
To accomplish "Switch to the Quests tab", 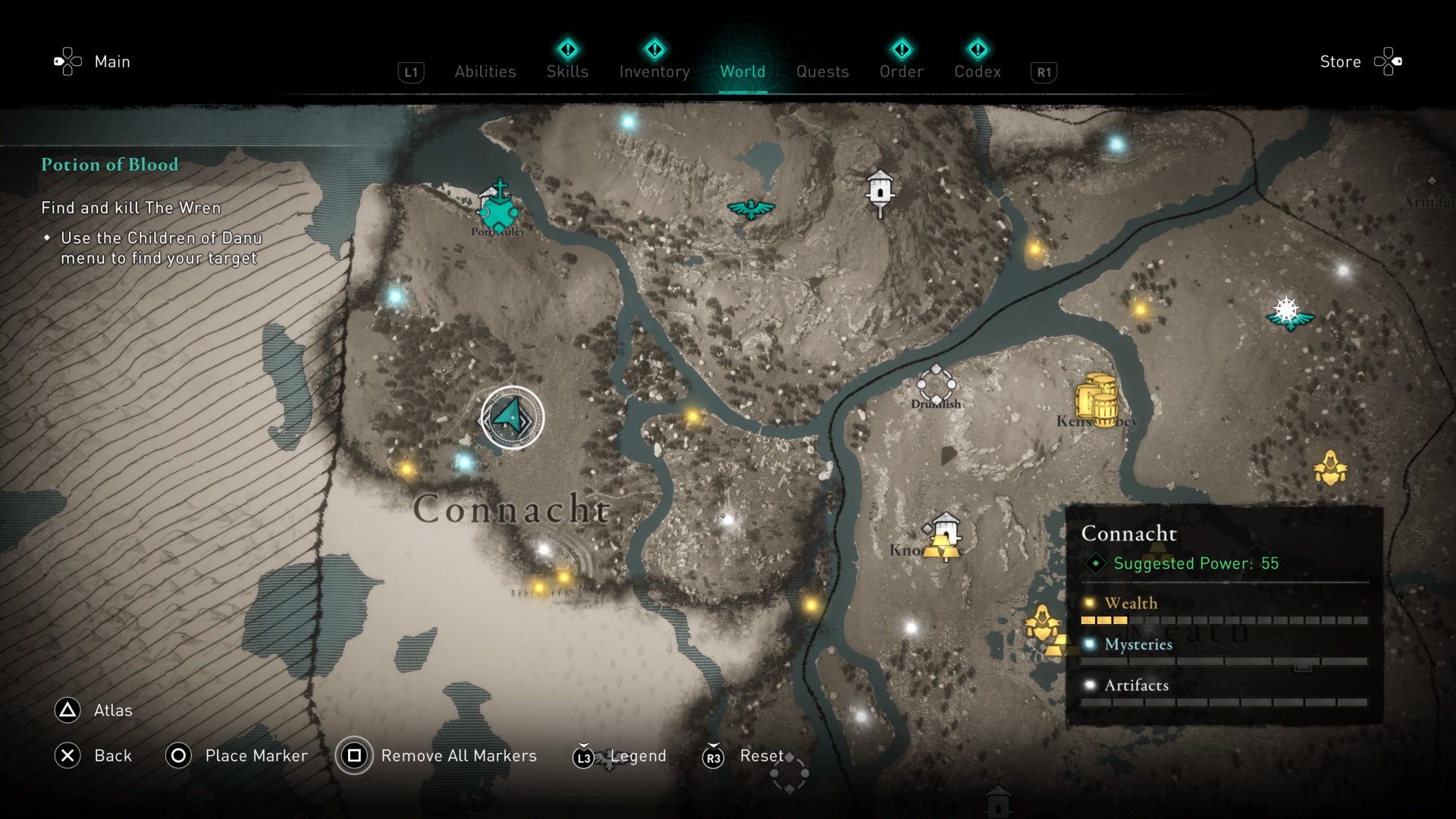I will pyautogui.click(x=822, y=71).
